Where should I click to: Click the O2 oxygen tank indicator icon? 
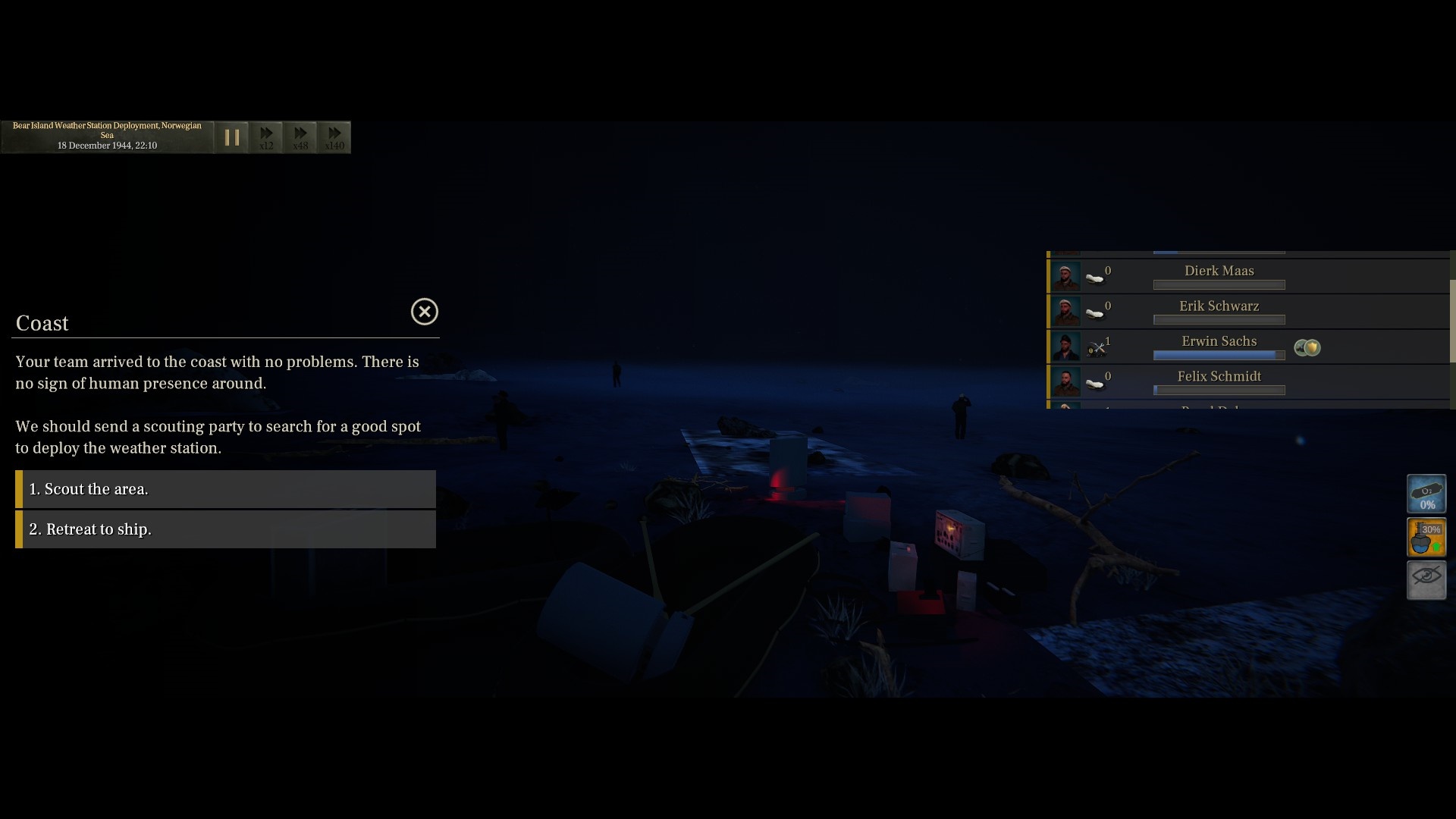tap(1426, 493)
